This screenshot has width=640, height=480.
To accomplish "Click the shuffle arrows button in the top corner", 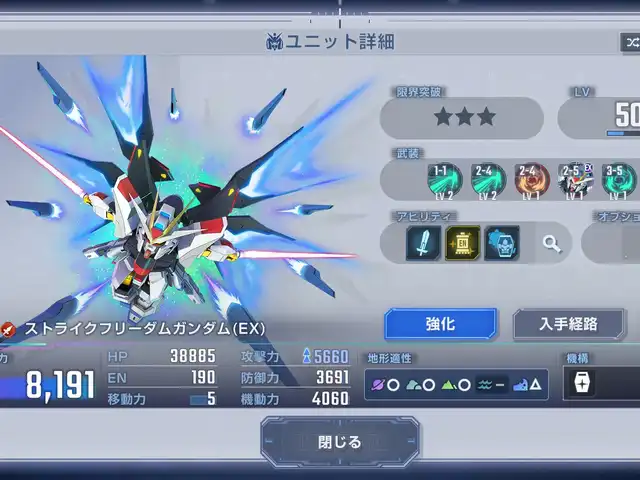I will point(630,42).
